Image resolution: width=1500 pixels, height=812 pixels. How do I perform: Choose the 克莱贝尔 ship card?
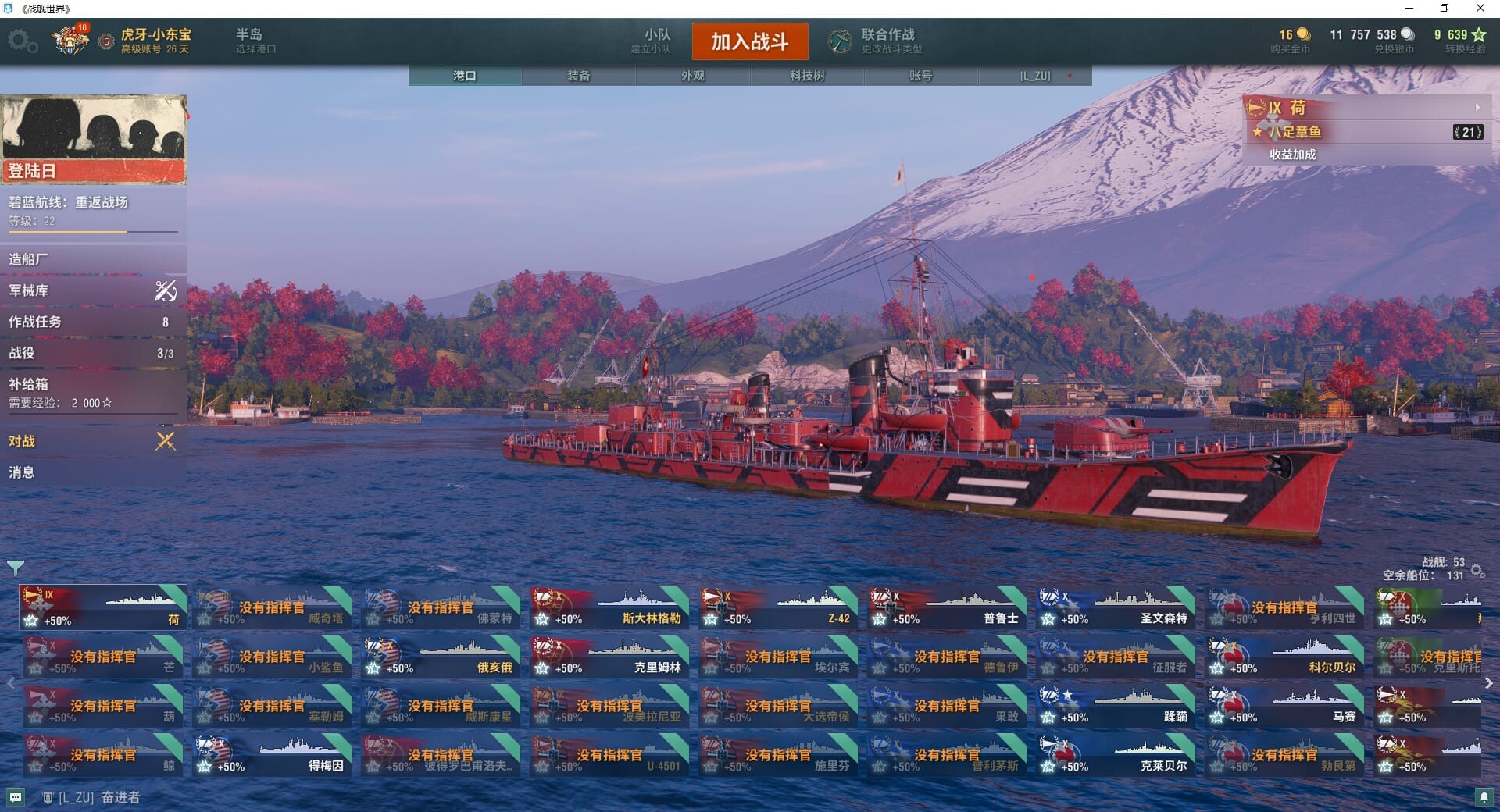pos(1116,755)
